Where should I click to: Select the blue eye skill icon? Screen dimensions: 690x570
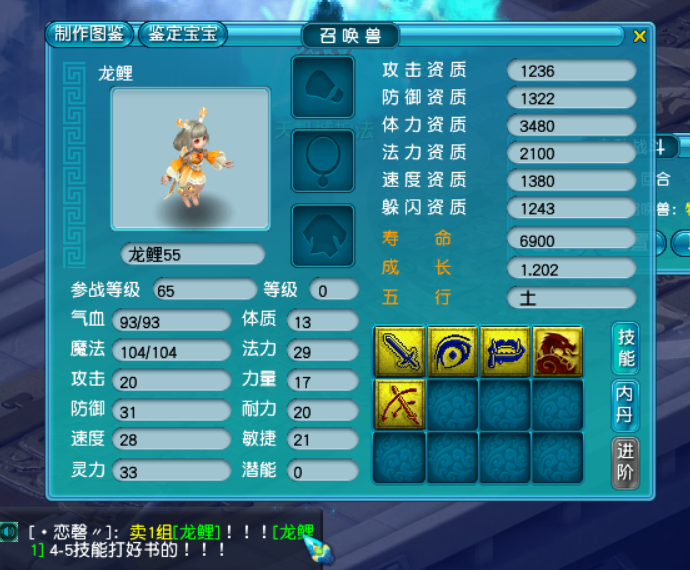(x=452, y=352)
